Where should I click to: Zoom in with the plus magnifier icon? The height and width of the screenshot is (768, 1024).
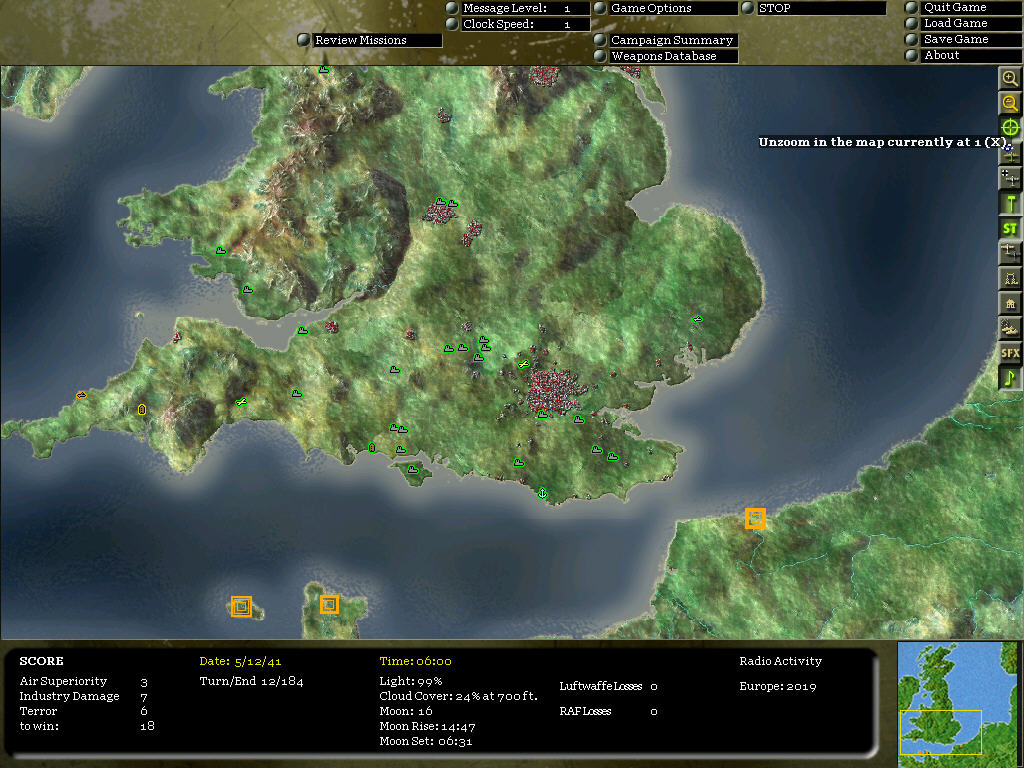tap(1010, 78)
